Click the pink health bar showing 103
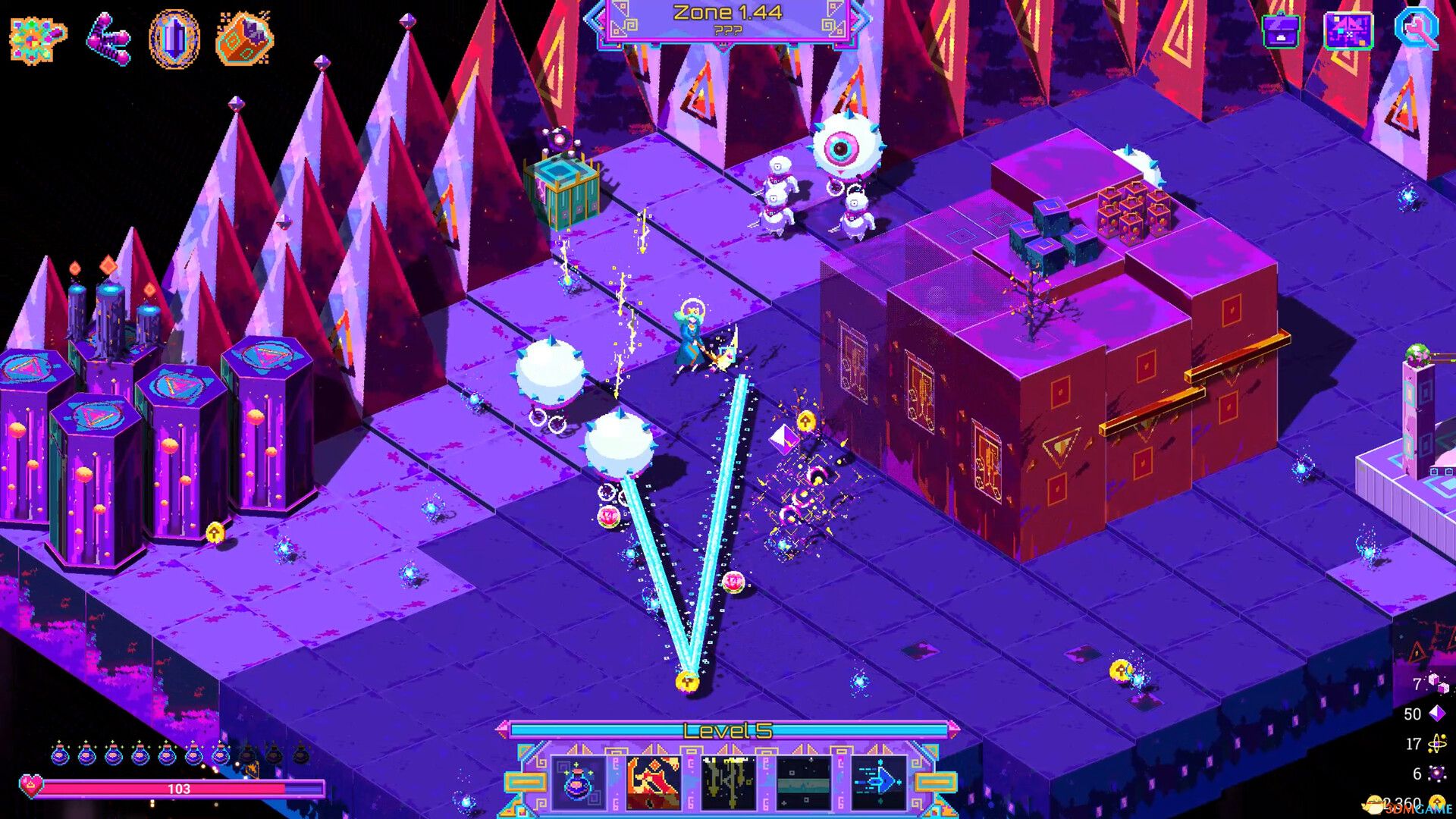1456x819 pixels. point(180,789)
